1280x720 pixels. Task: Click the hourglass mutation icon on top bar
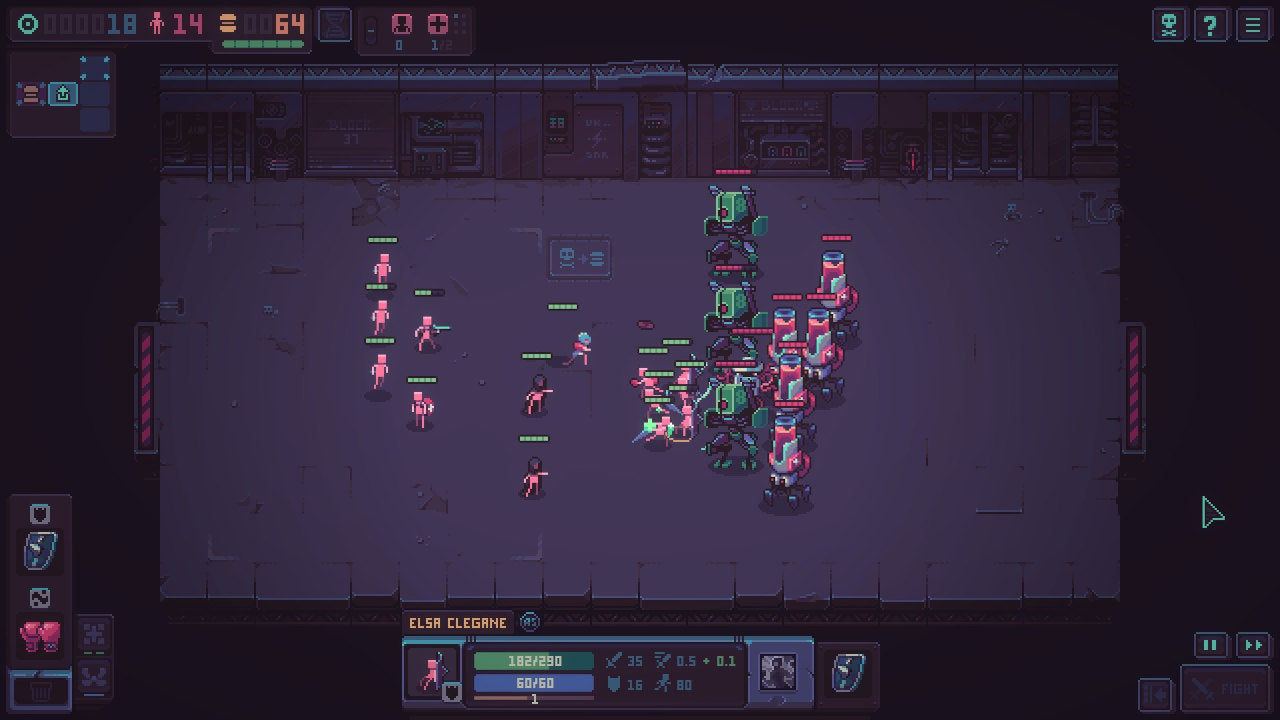pyautogui.click(x=334, y=26)
